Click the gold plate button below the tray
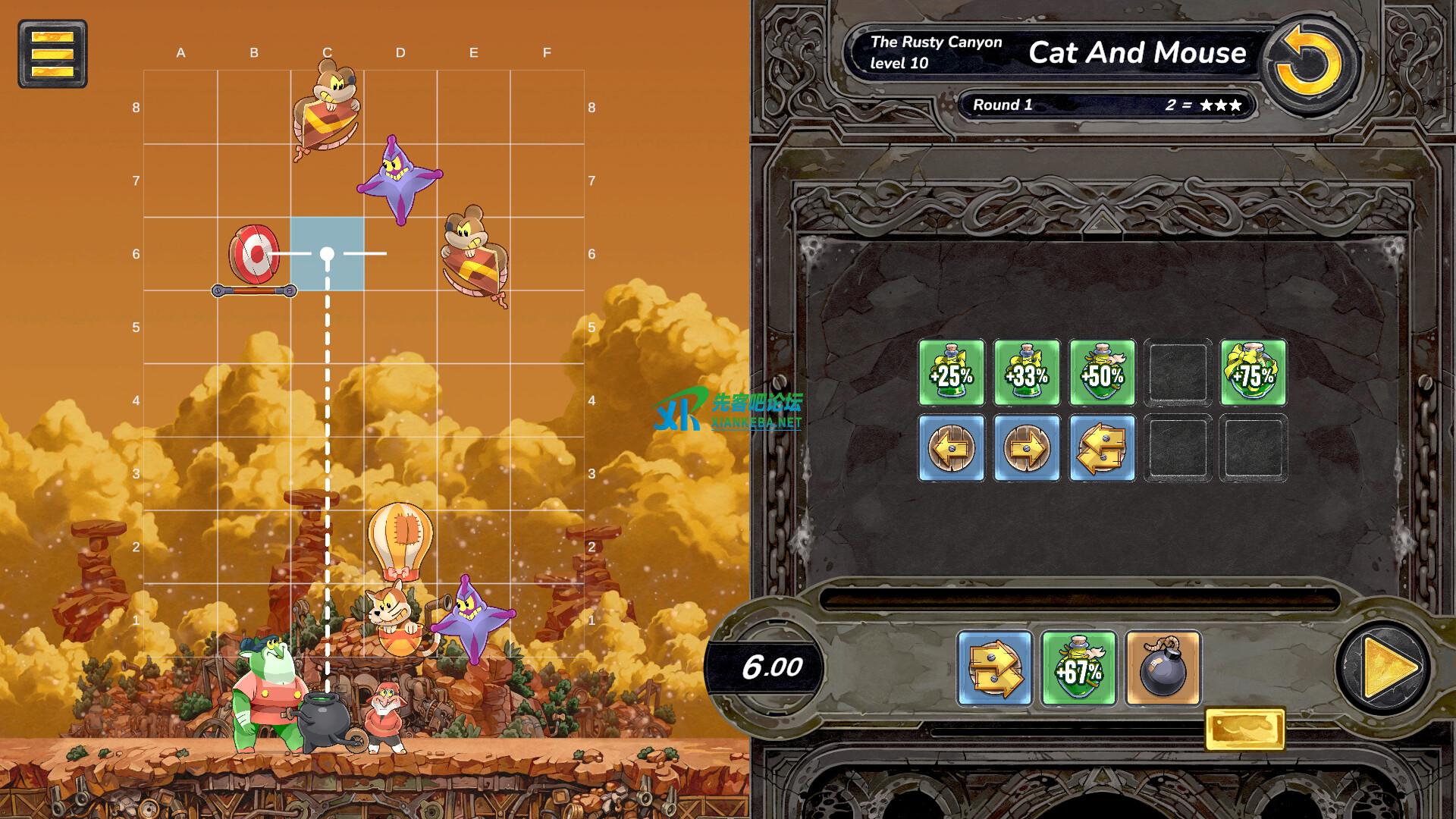Viewport: 1456px width, 819px height. coord(1244,730)
